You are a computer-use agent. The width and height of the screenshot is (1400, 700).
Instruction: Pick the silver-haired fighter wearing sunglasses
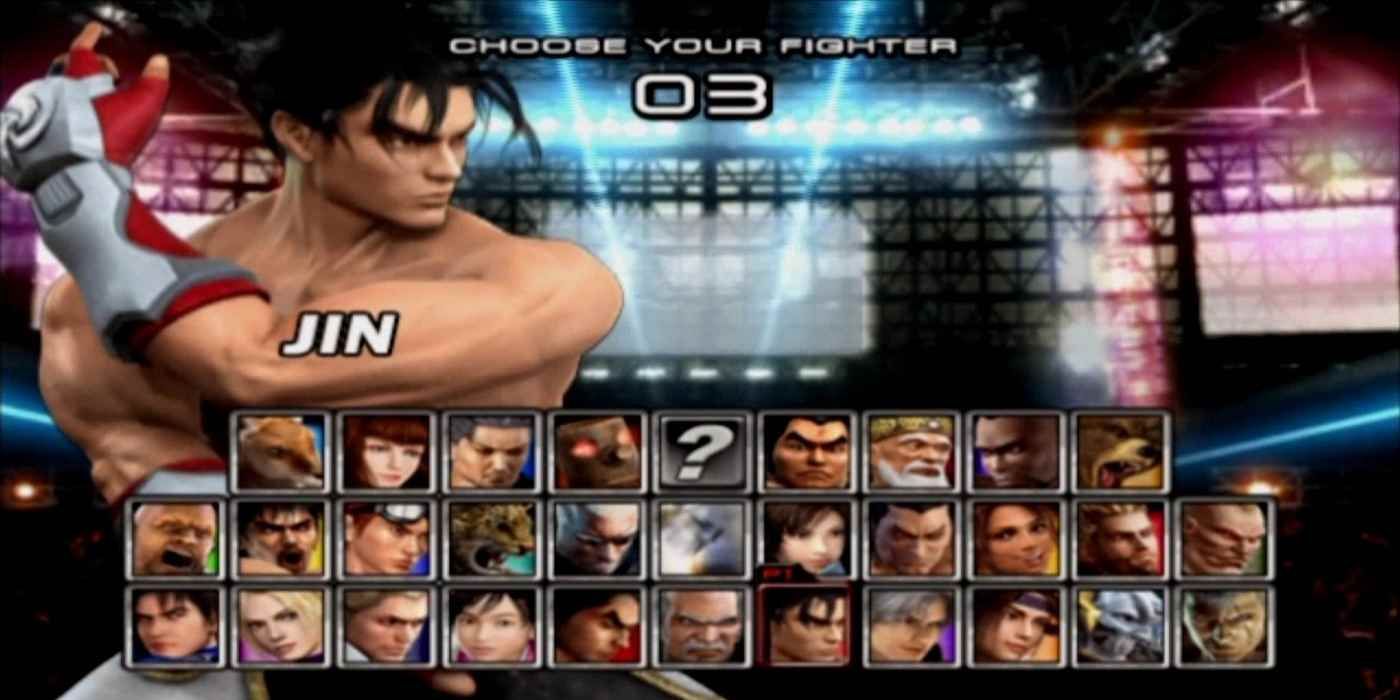click(596, 538)
